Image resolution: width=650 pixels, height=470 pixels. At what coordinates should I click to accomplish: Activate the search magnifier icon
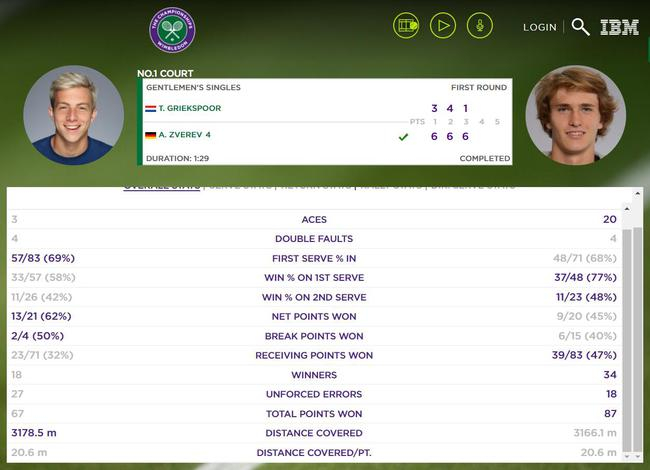(580, 27)
